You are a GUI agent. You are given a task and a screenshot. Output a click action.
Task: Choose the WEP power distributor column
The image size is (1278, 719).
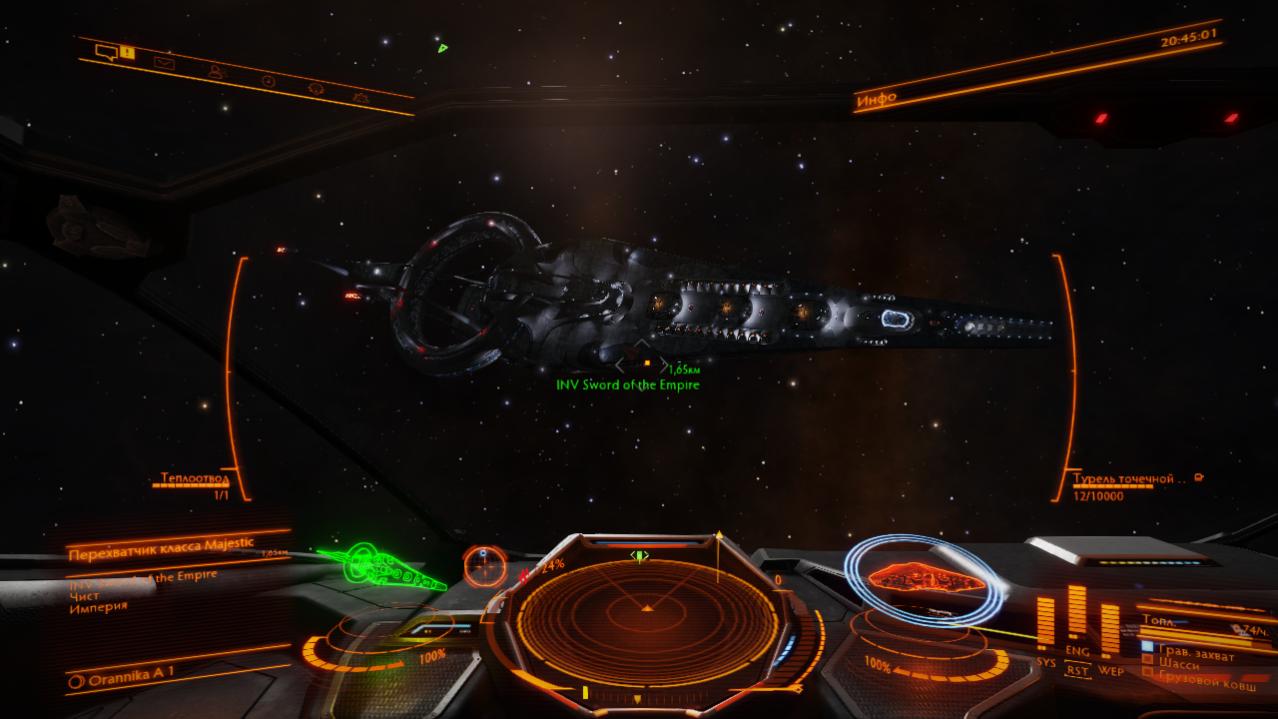click(1110, 628)
